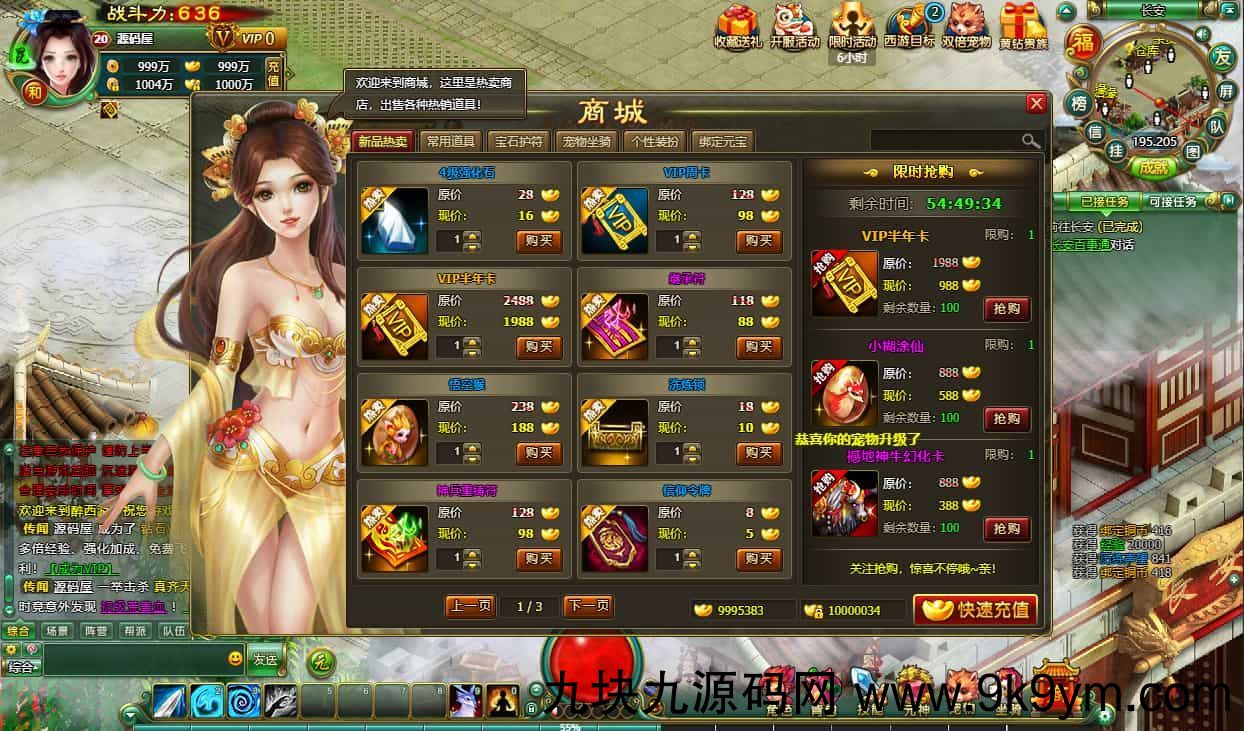Go to the next shop page (下一页)
This screenshot has width=1244, height=731.
(588, 606)
